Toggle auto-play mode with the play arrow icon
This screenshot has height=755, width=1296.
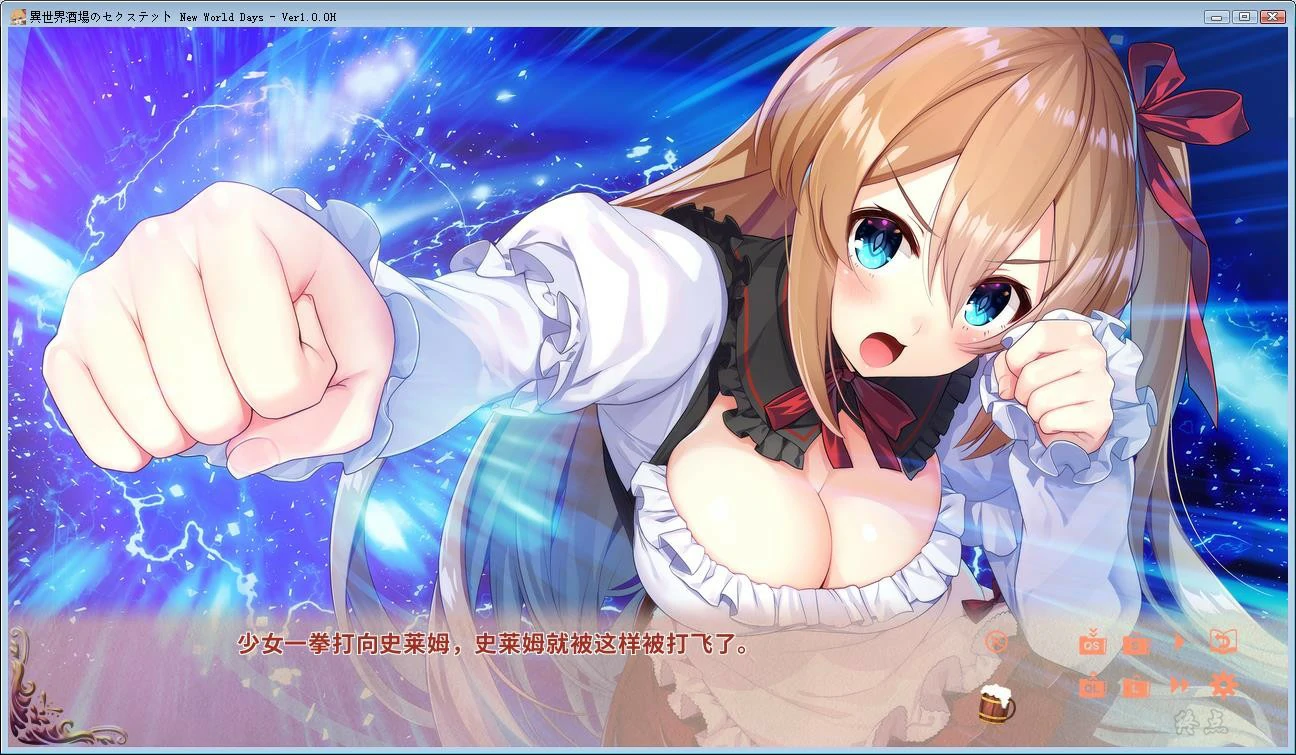point(1181,644)
